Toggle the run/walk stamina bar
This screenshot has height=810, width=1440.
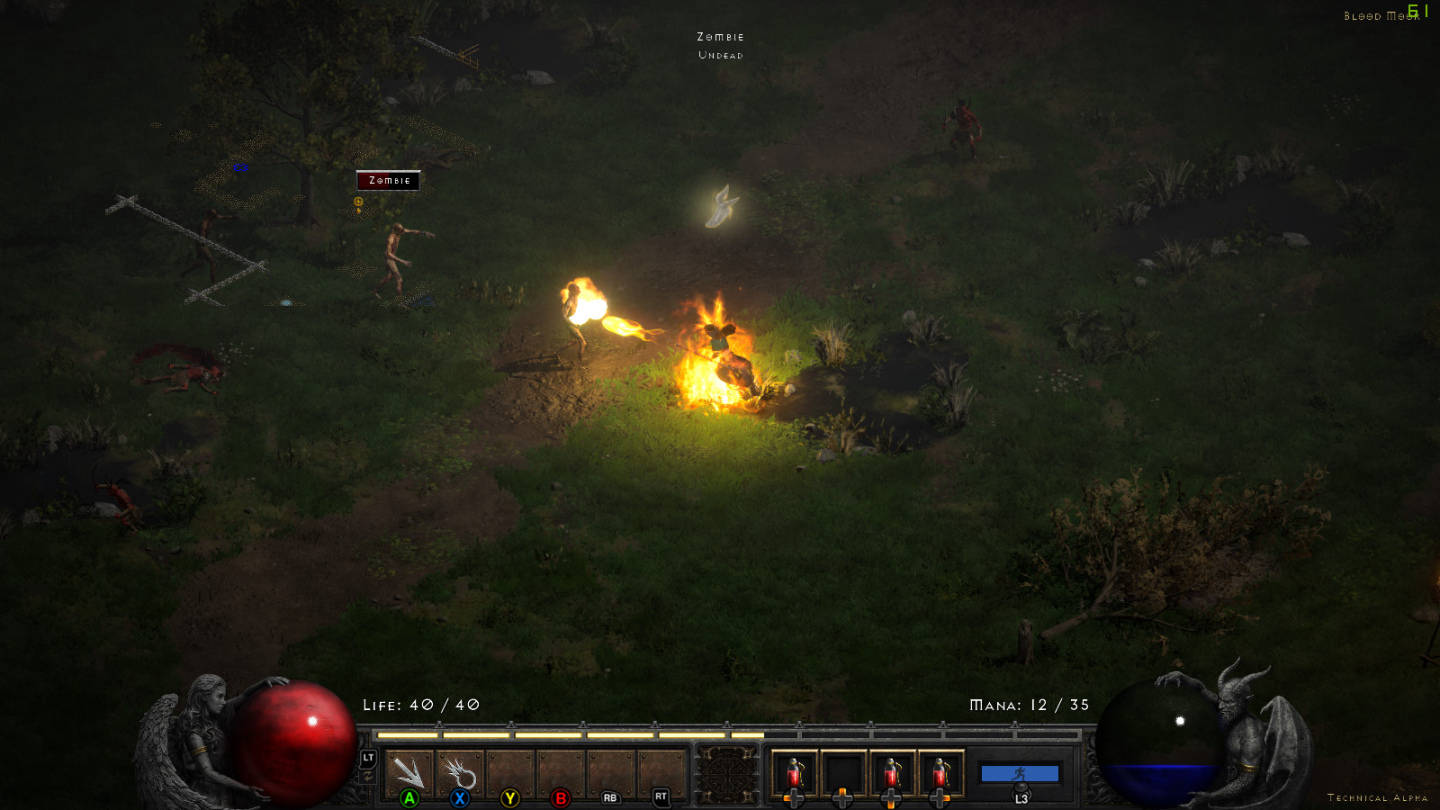tap(1020, 773)
